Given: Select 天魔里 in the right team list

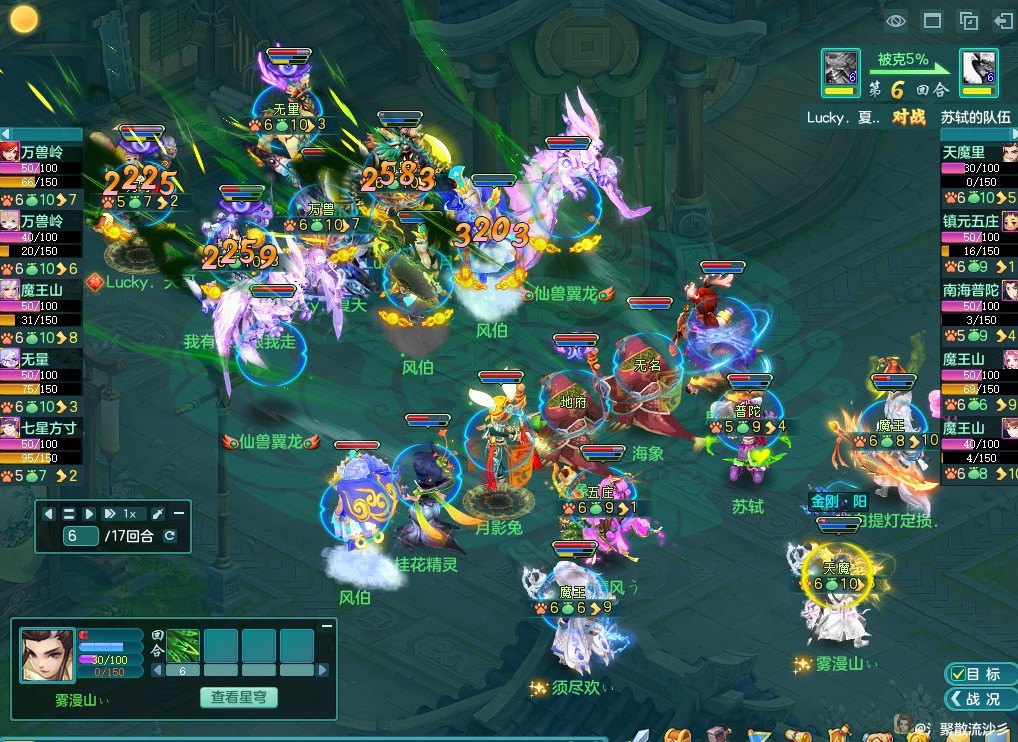Looking at the screenshot, I should coord(965,152).
